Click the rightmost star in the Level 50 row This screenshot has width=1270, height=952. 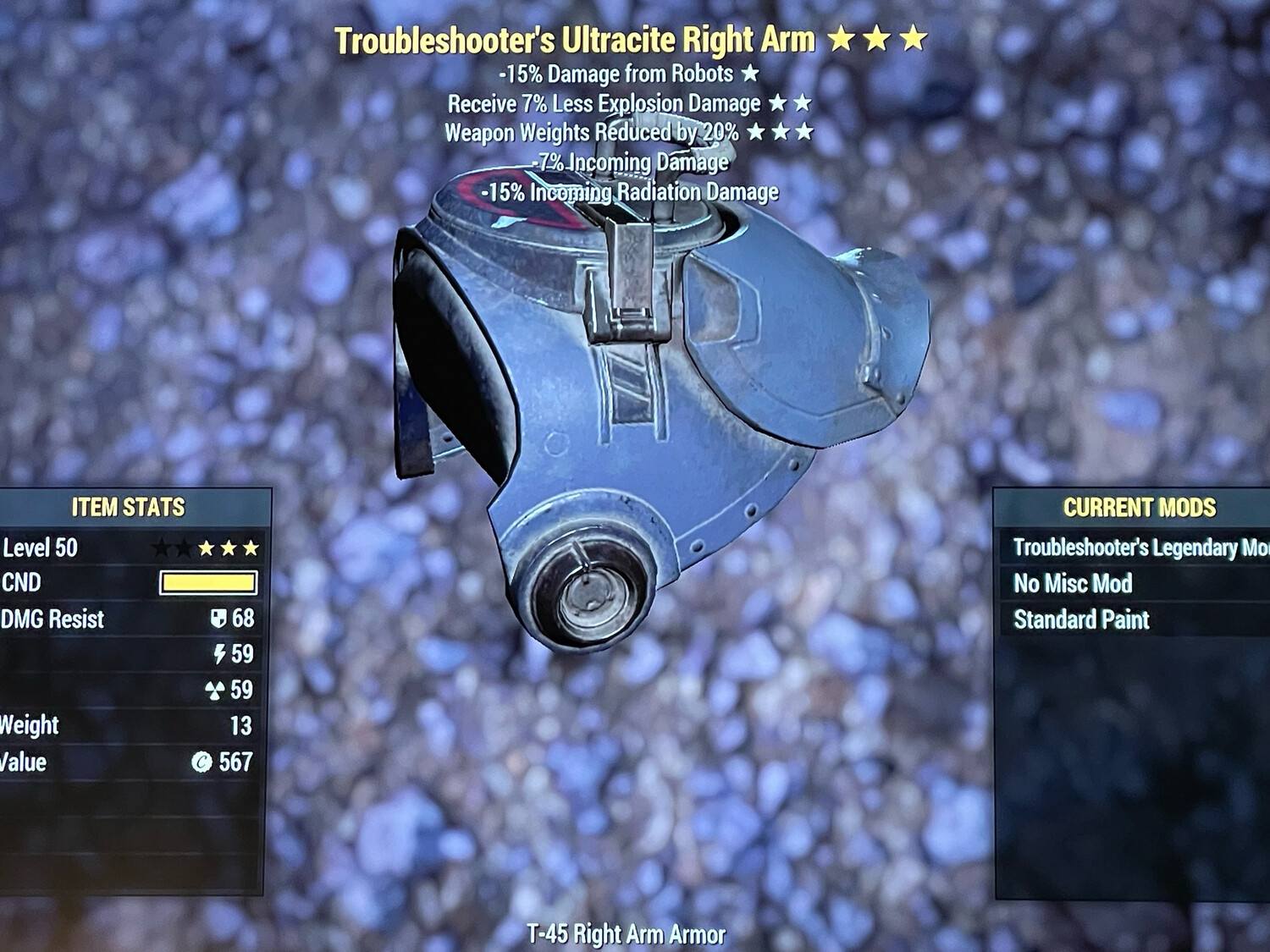250,548
